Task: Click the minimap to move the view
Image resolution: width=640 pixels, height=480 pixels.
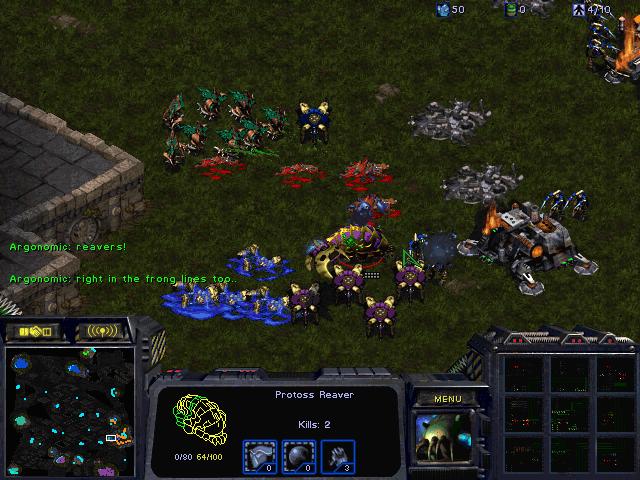Action: (x=68, y=410)
